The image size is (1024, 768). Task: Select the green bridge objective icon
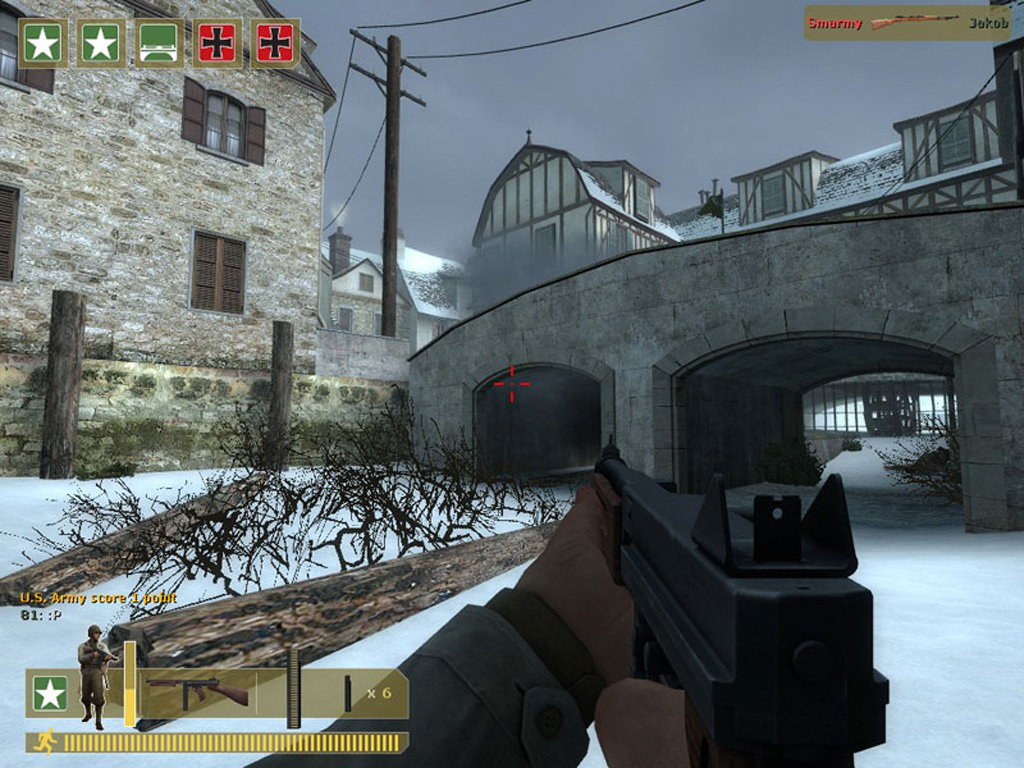point(159,43)
